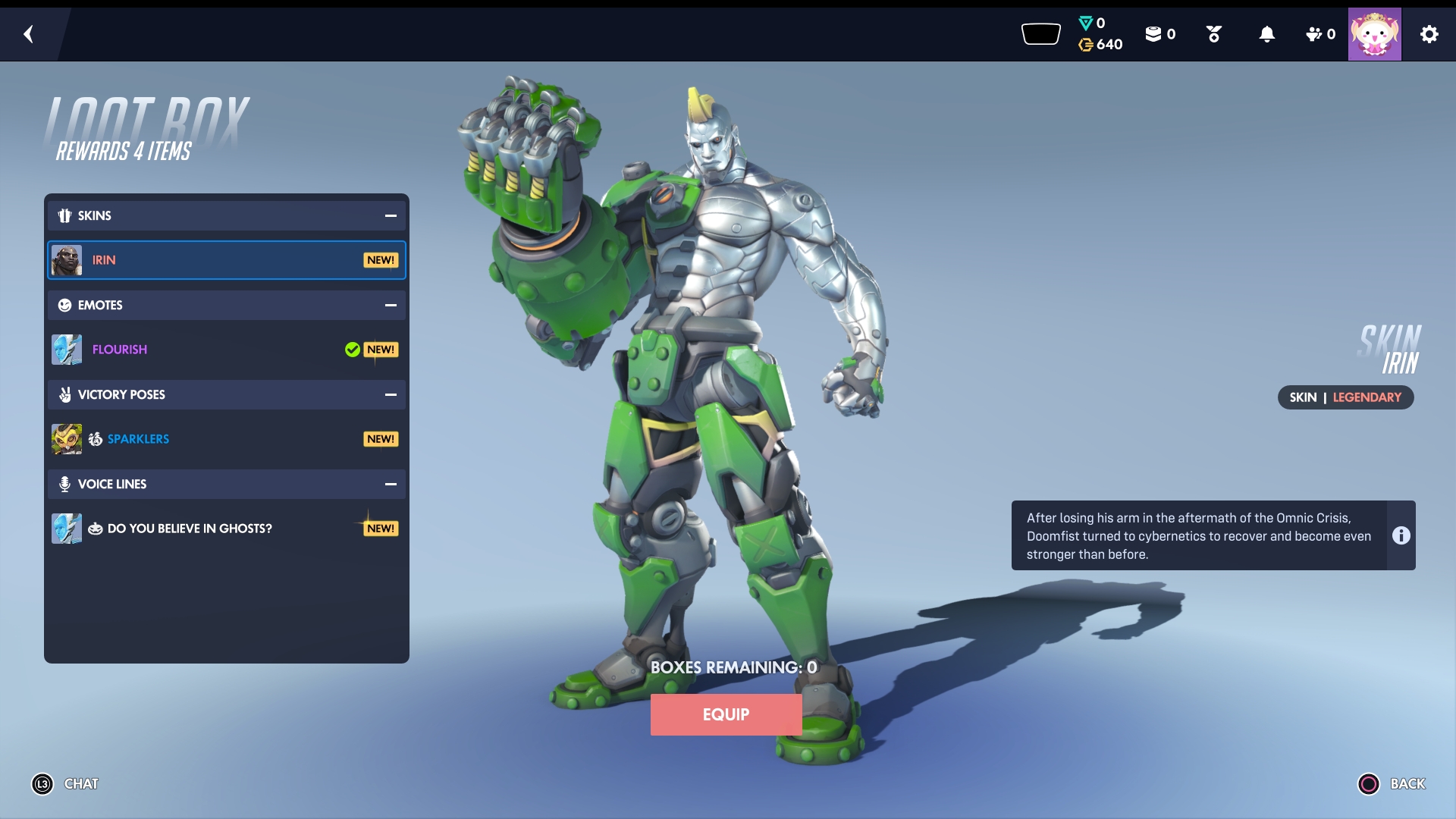Open the loot box stack counter
Image resolution: width=1456 pixels, height=819 pixels.
[x=1159, y=34]
